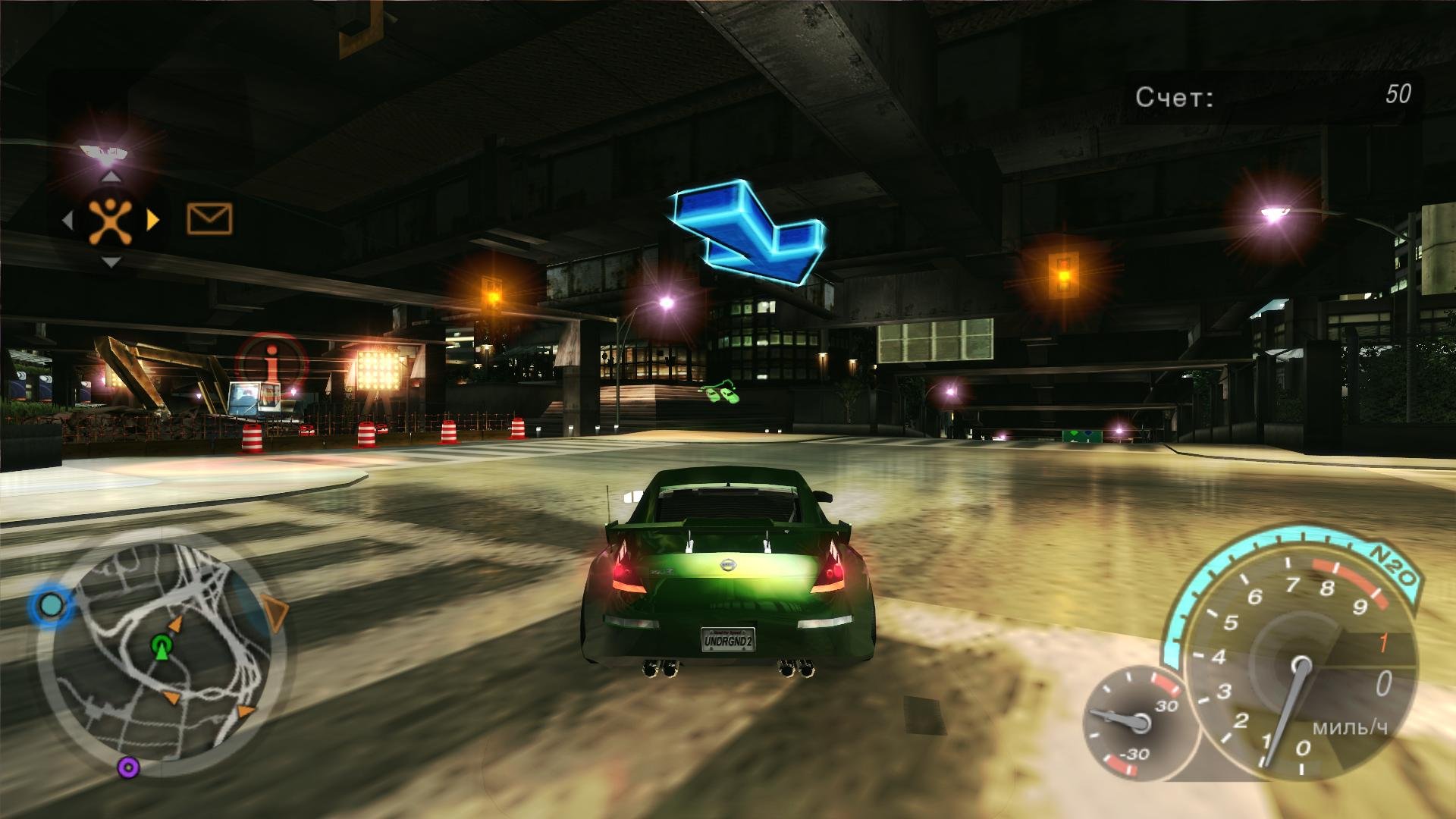
Task: Click the up arrow above the figure icon
Action: point(111,177)
